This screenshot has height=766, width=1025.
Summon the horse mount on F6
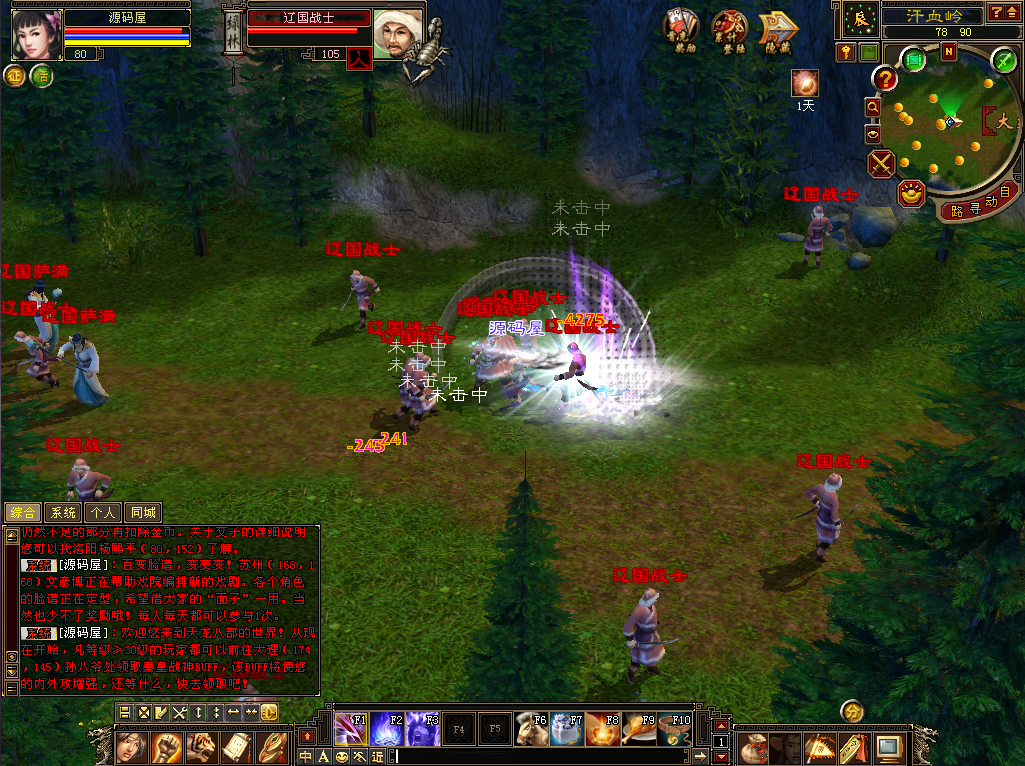tap(531, 729)
